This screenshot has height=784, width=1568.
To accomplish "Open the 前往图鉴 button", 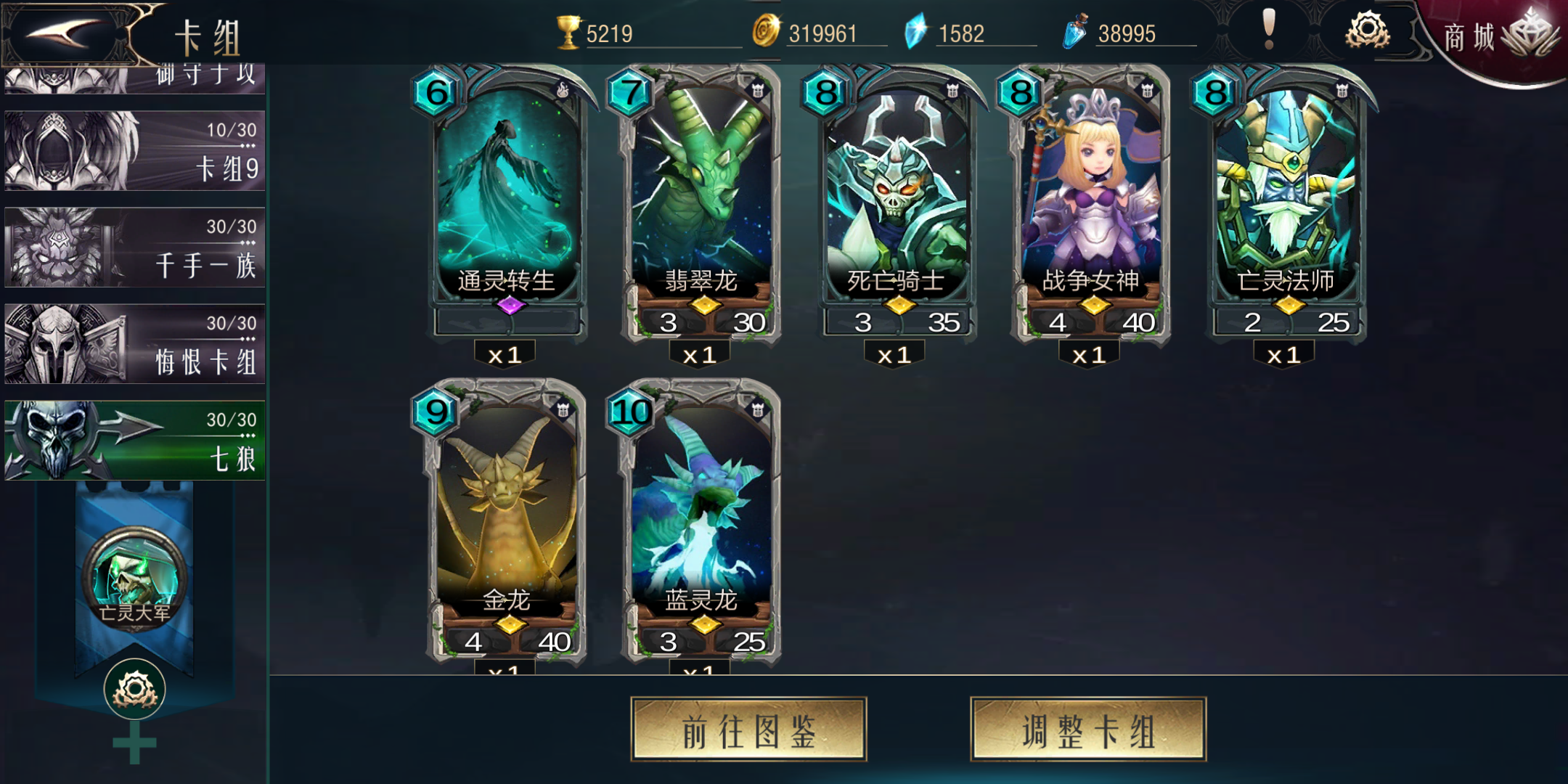I will [748, 730].
